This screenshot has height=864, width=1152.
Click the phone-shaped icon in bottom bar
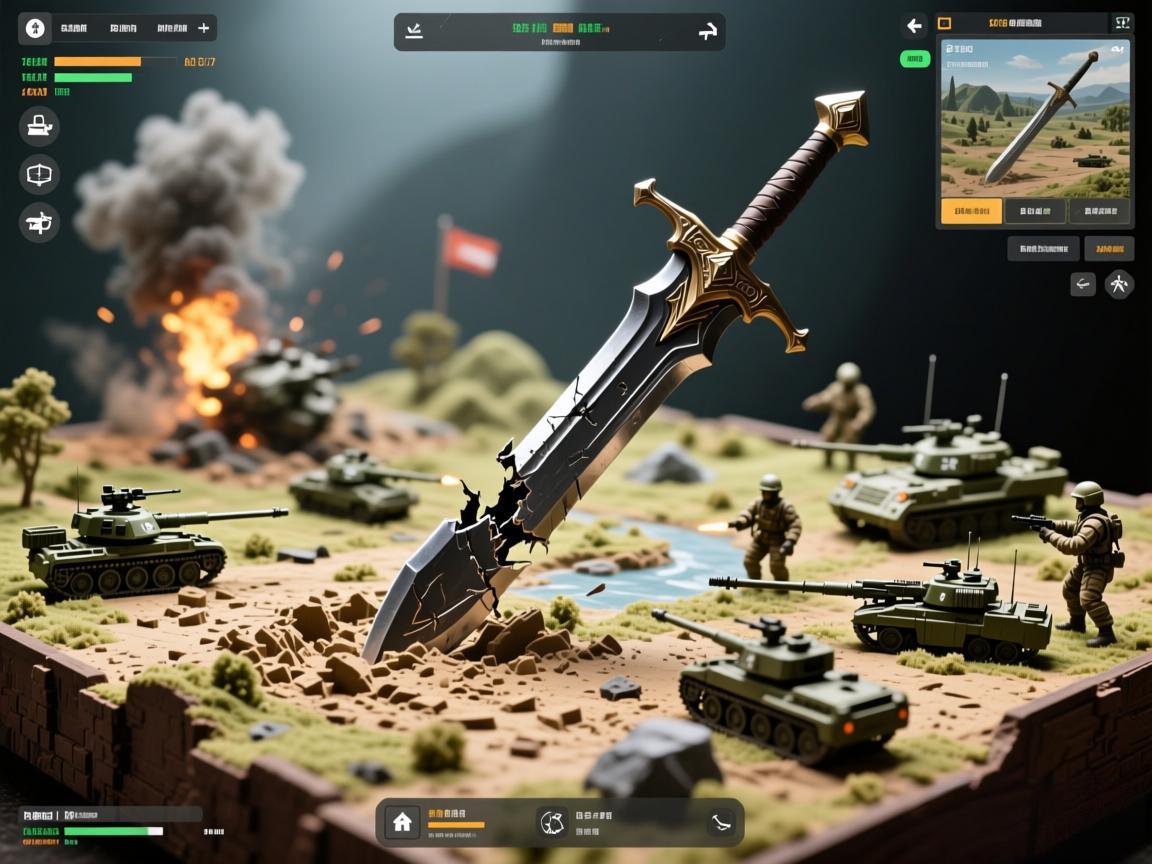click(720, 822)
